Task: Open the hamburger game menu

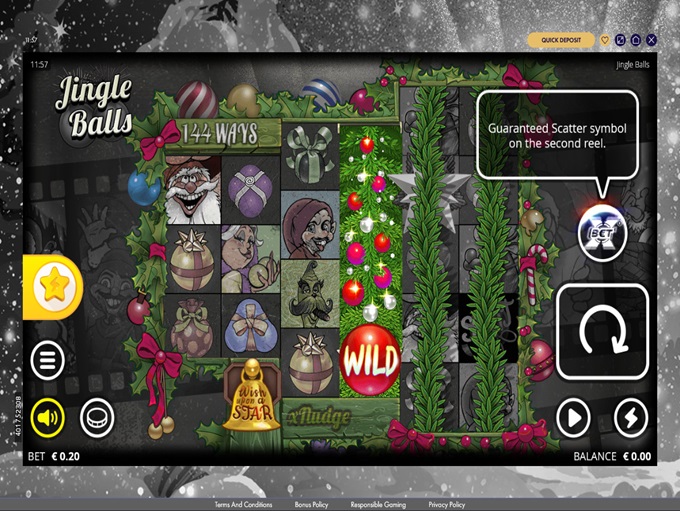Action: [47, 360]
